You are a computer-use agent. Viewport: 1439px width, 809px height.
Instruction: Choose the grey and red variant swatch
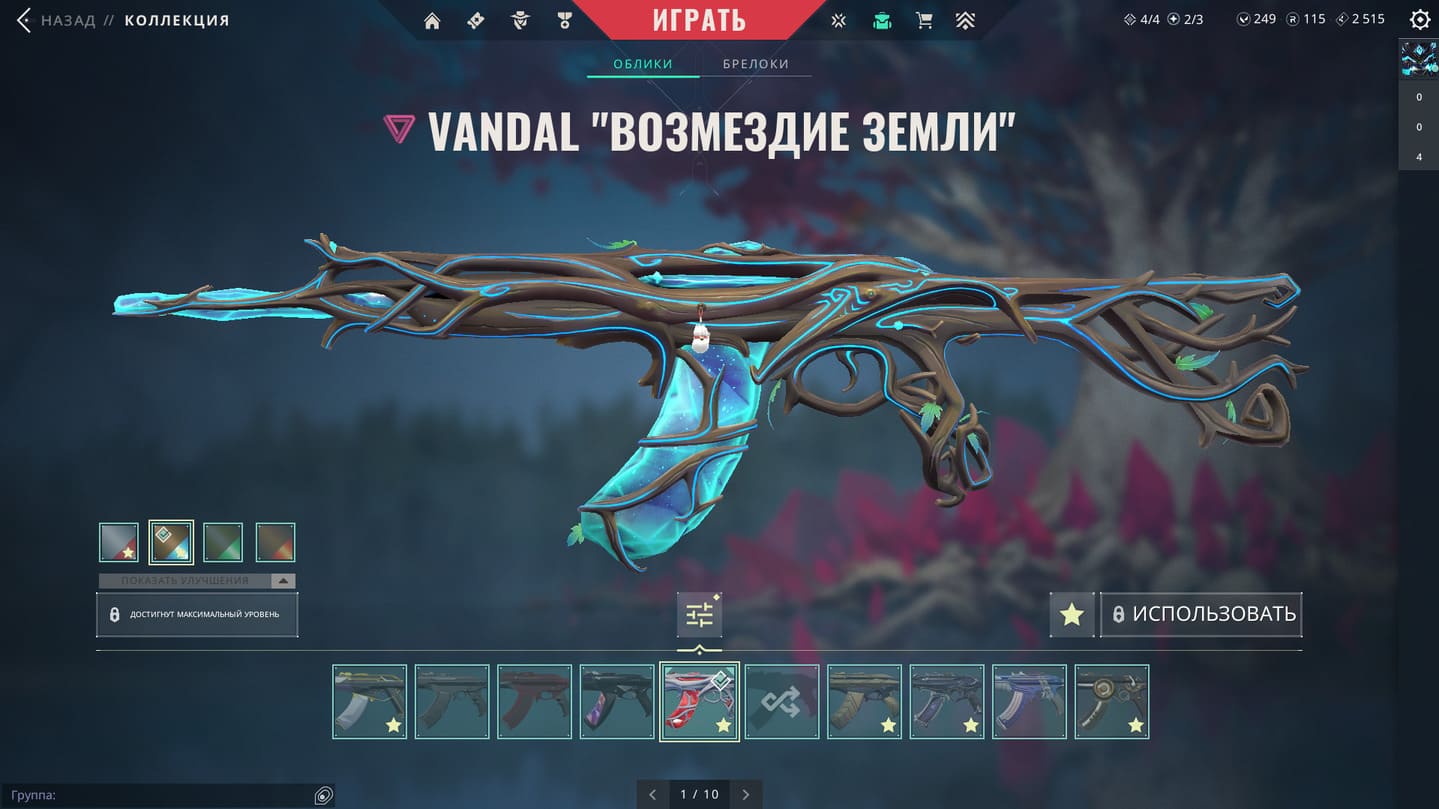coord(119,543)
